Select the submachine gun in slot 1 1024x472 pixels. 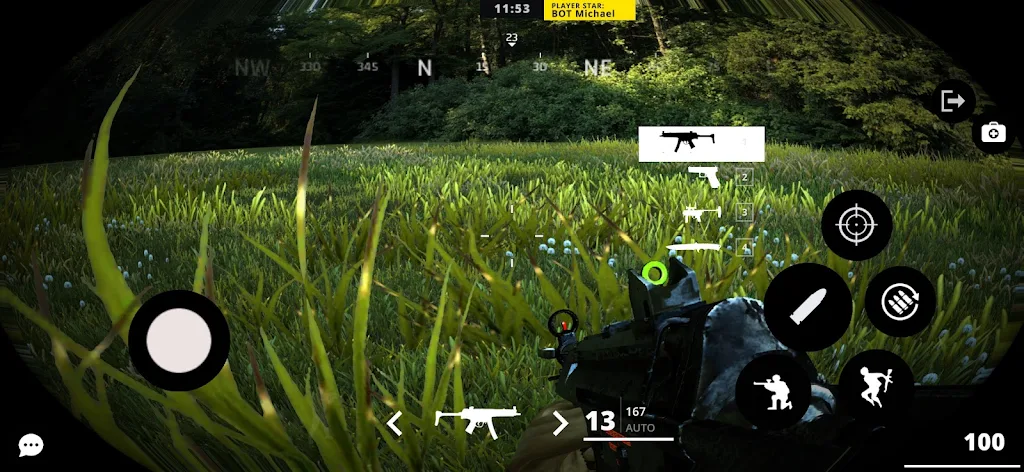point(701,144)
